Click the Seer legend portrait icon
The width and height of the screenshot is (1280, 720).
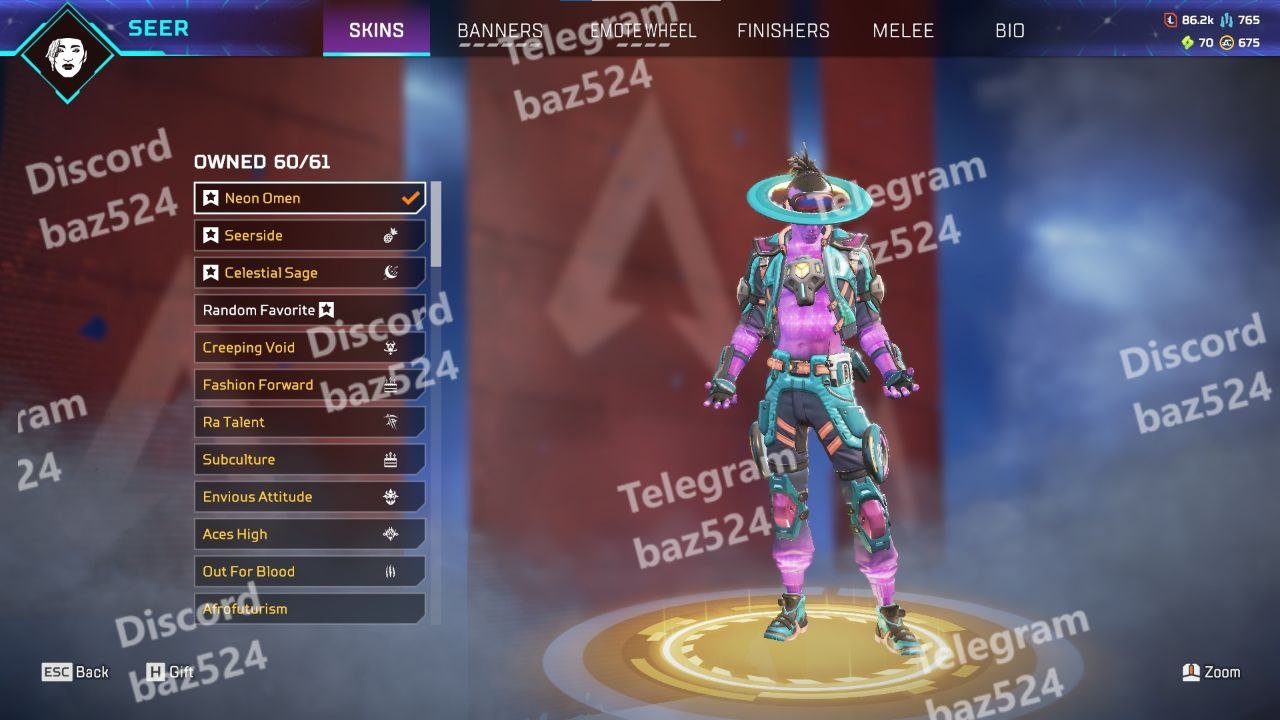68,53
